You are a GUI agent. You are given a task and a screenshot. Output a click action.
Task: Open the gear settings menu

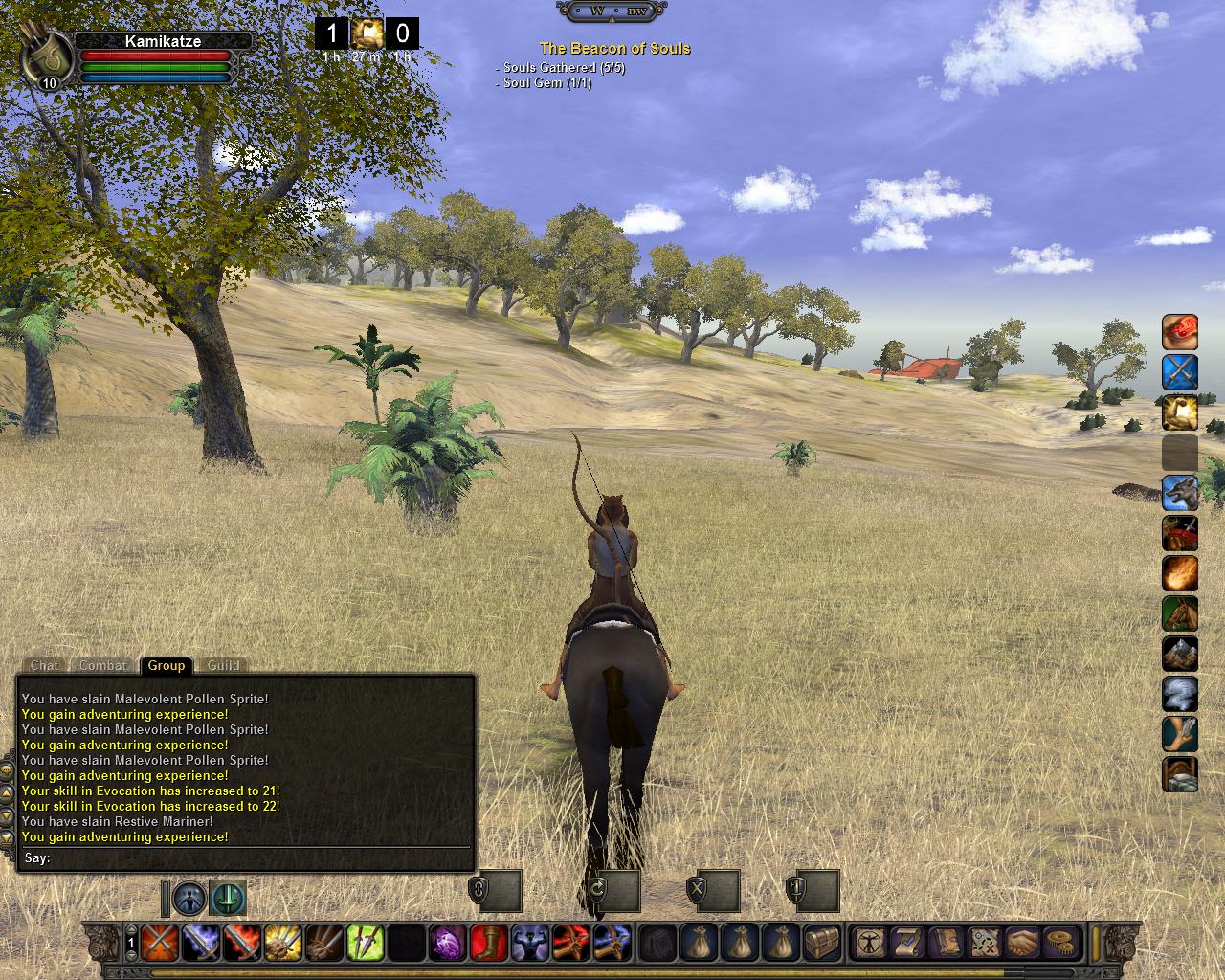[1059, 943]
